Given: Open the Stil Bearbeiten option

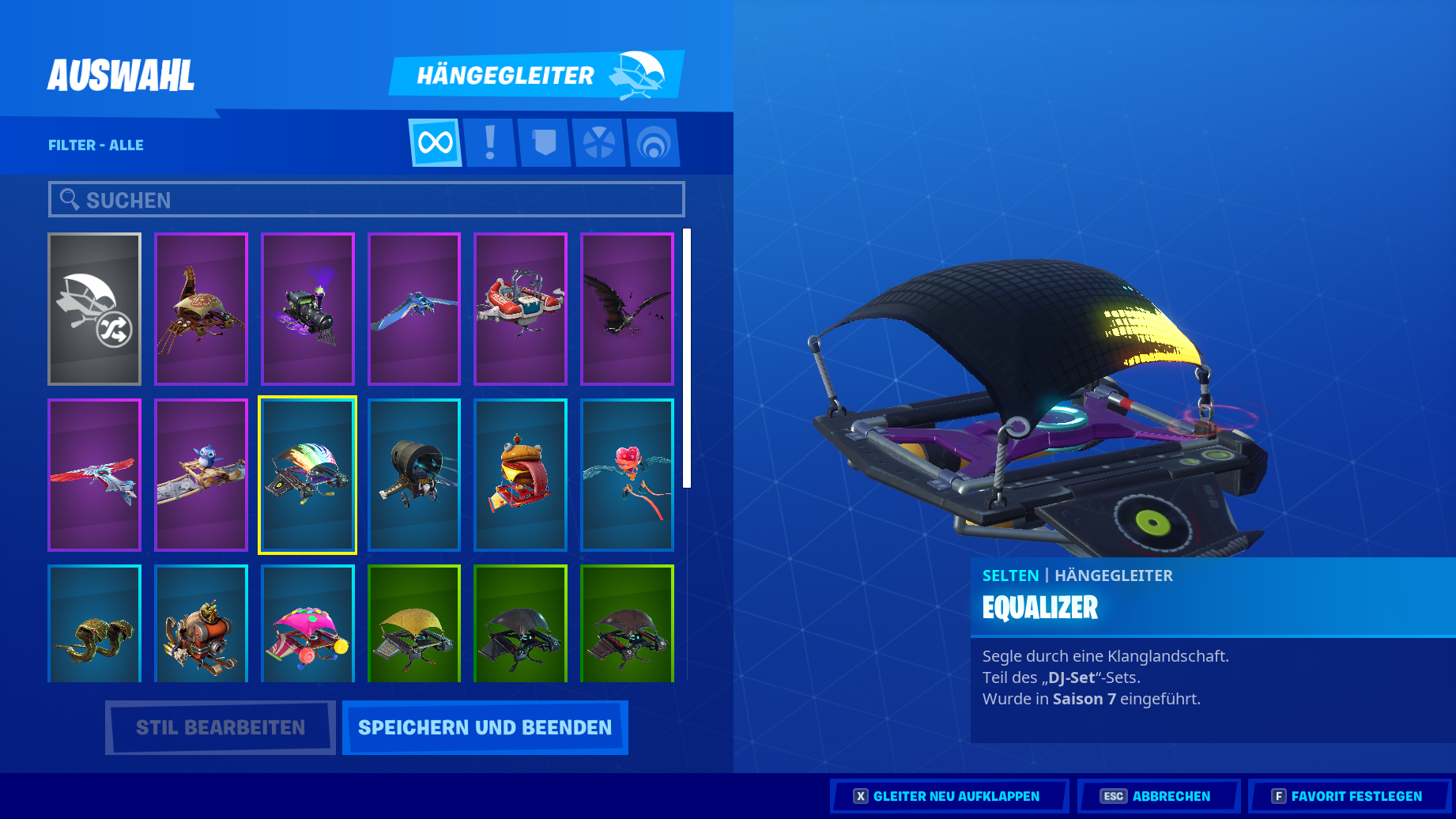Looking at the screenshot, I should click(x=220, y=727).
